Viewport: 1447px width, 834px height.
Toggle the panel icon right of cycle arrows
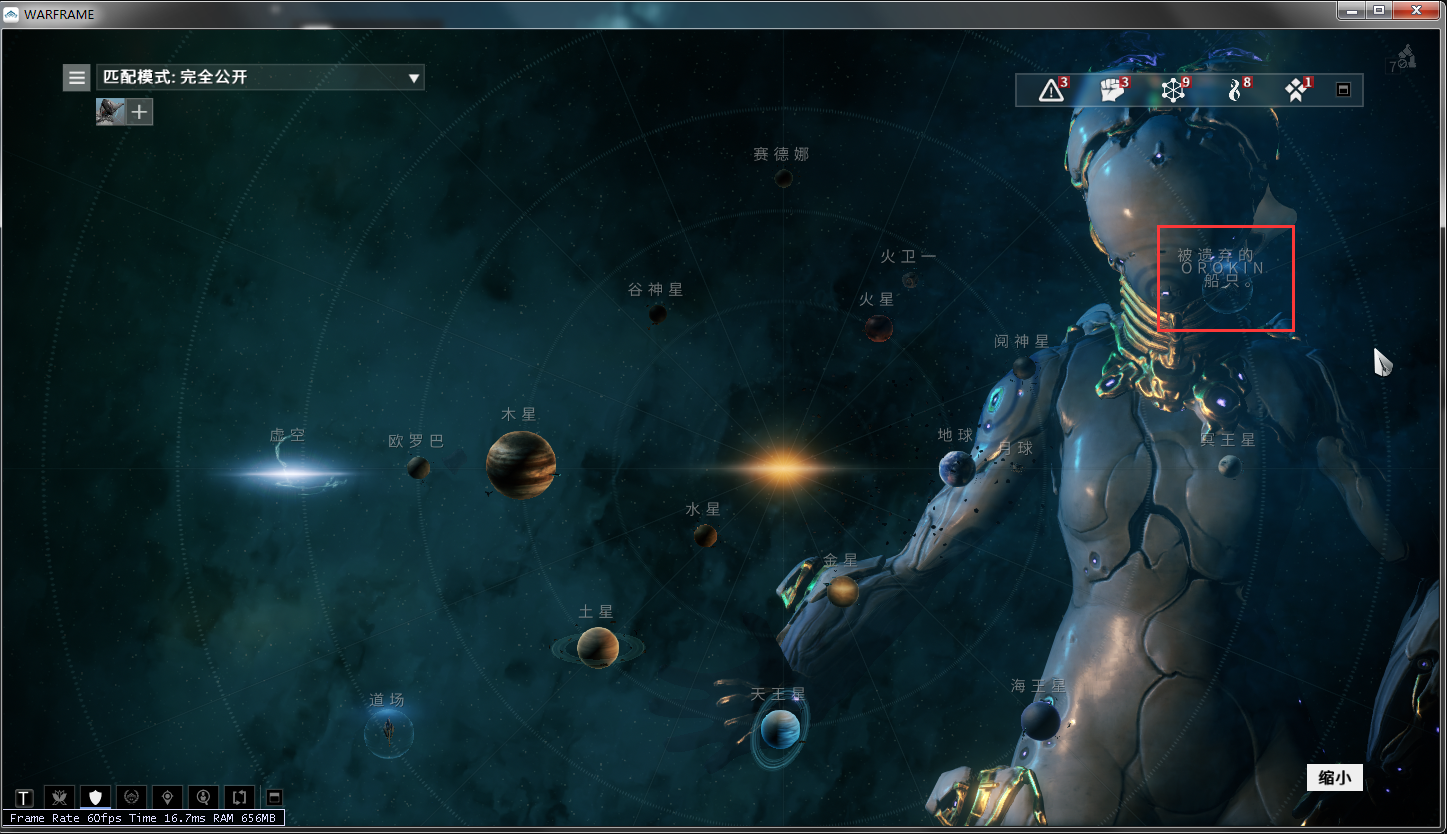tap(274, 797)
